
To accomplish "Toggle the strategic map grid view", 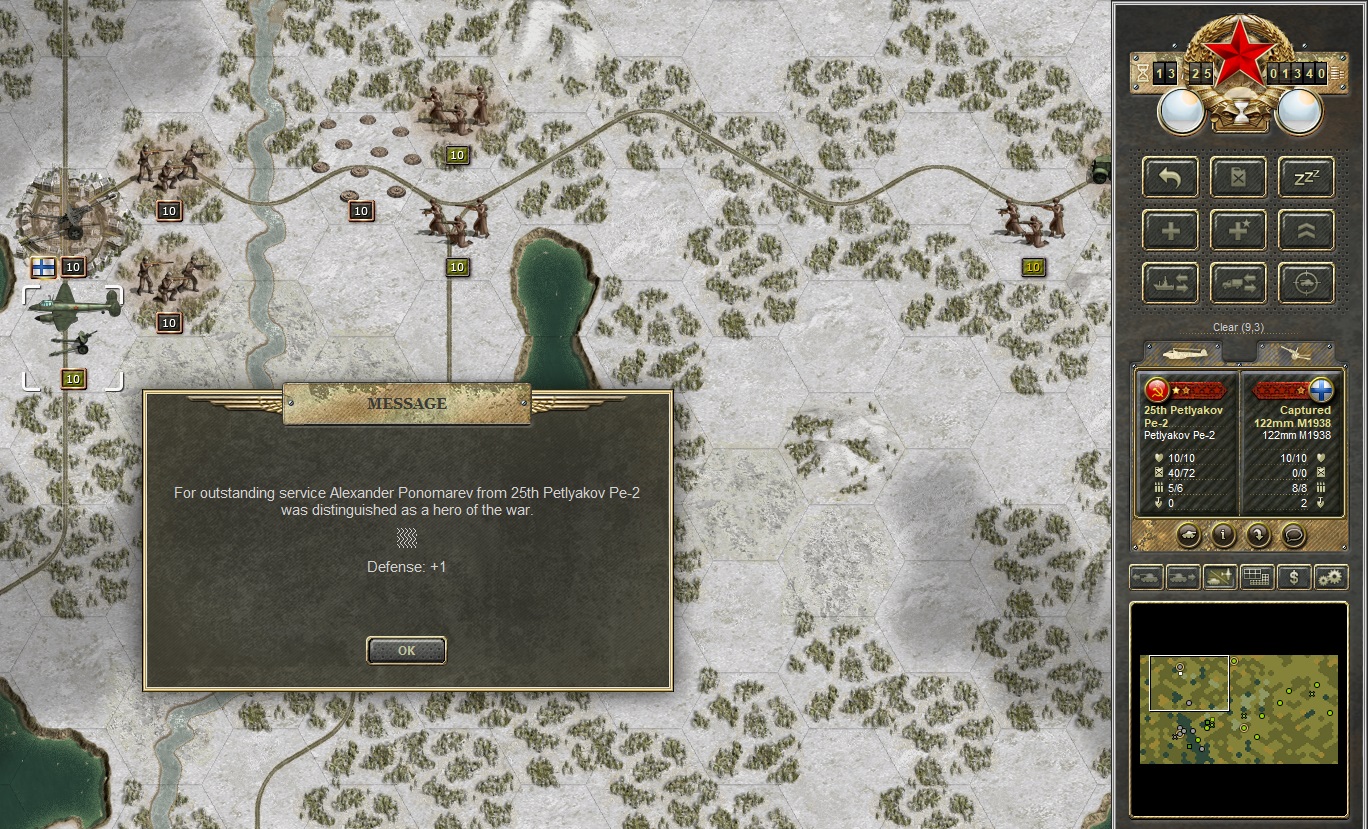I will 1256,577.
